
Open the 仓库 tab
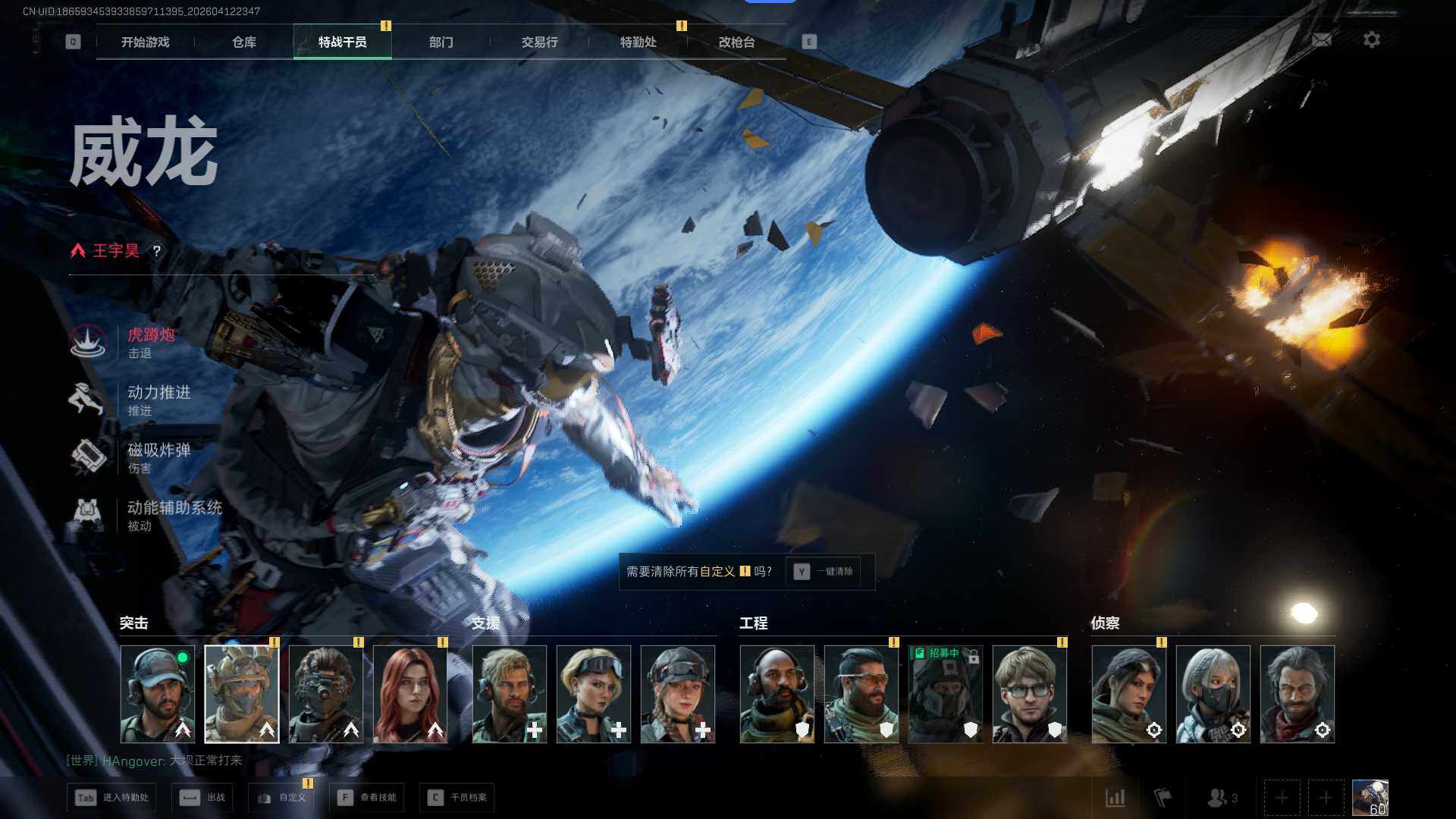tap(243, 42)
